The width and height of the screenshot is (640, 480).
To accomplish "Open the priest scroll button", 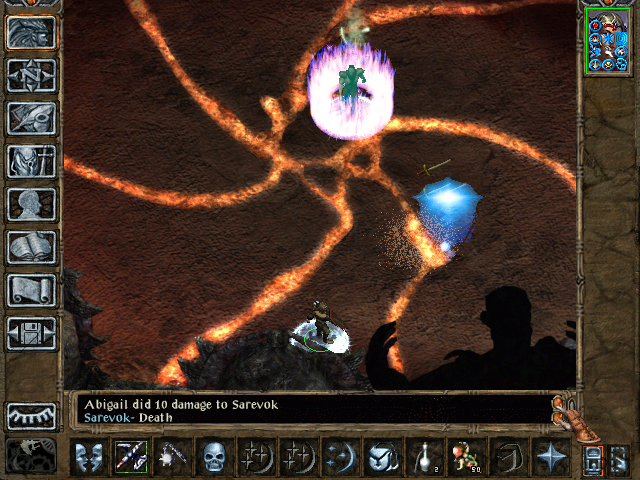I will (31, 290).
